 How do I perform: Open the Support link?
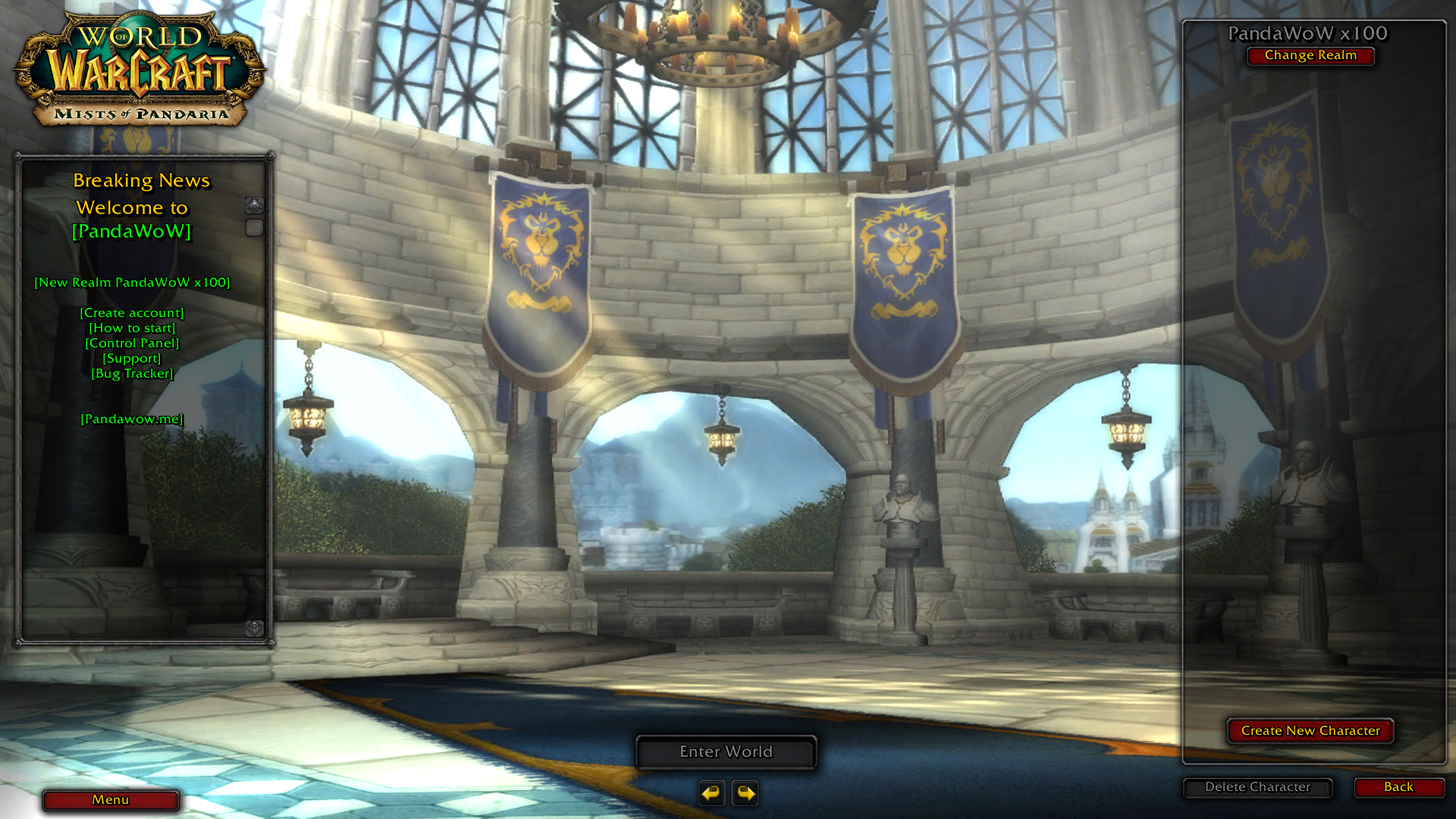point(132,358)
